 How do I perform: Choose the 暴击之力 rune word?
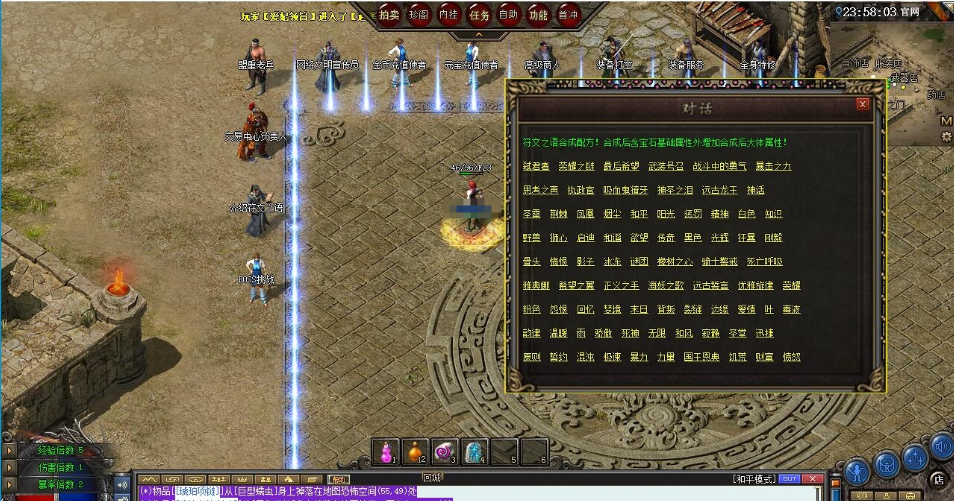tap(773, 166)
